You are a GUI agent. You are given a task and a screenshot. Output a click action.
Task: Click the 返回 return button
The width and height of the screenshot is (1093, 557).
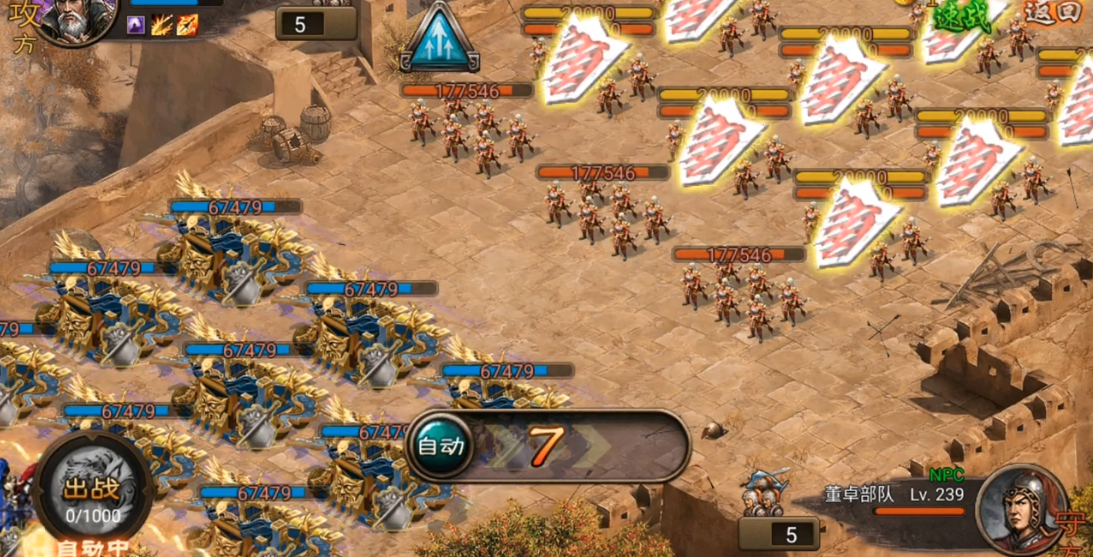click(1051, 13)
